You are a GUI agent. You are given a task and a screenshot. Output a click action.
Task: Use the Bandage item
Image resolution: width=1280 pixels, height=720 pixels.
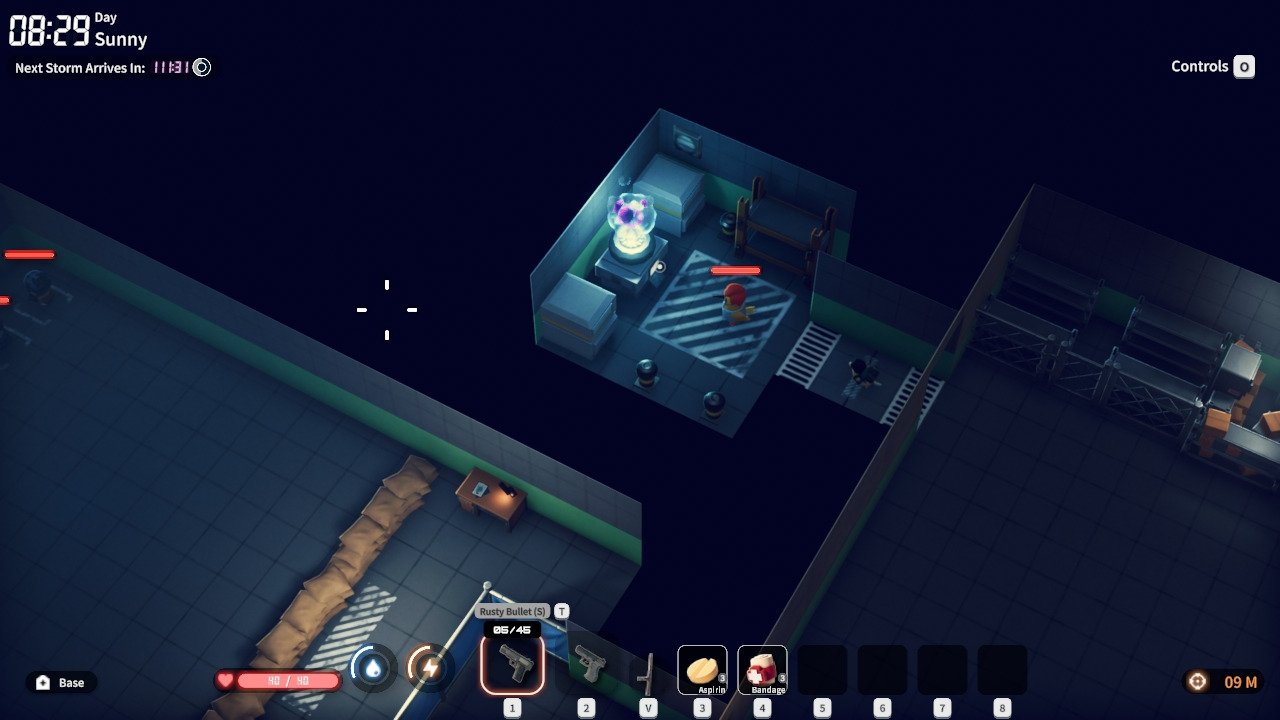tap(762, 669)
